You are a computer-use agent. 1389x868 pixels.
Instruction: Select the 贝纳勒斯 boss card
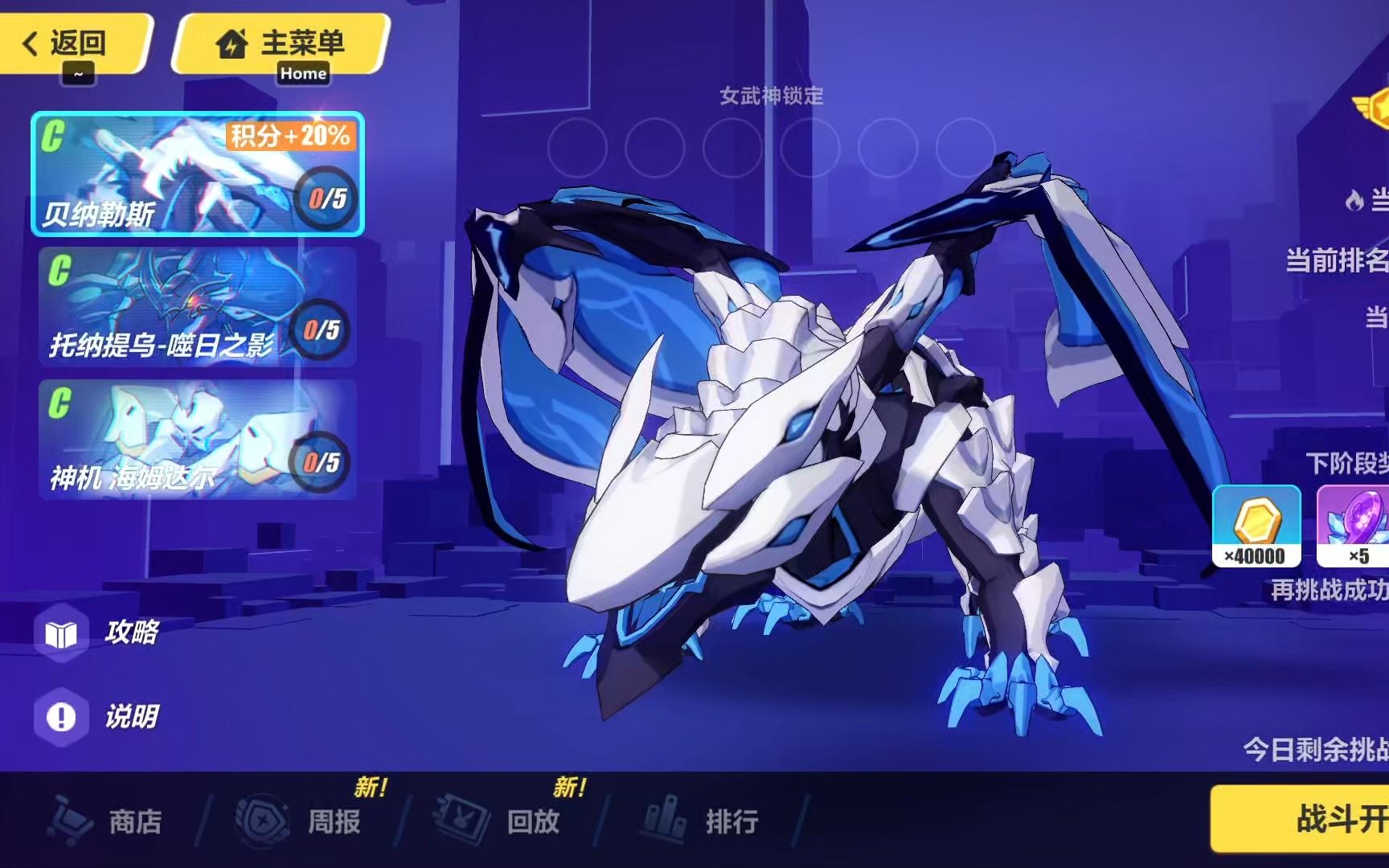point(197,174)
